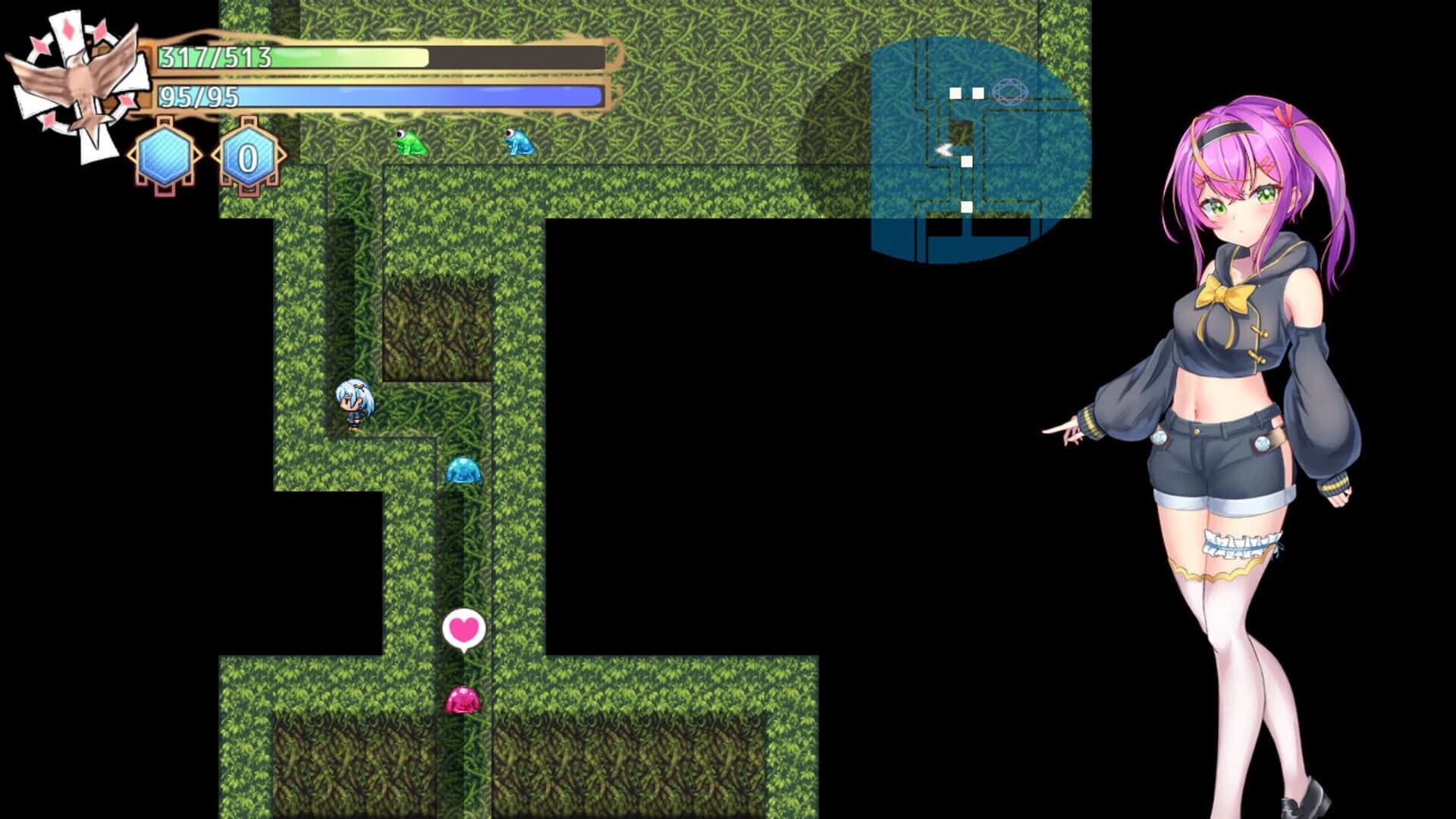Click the topmost white square marker on minimap
1456x819 pixels.
coord(957,91)
